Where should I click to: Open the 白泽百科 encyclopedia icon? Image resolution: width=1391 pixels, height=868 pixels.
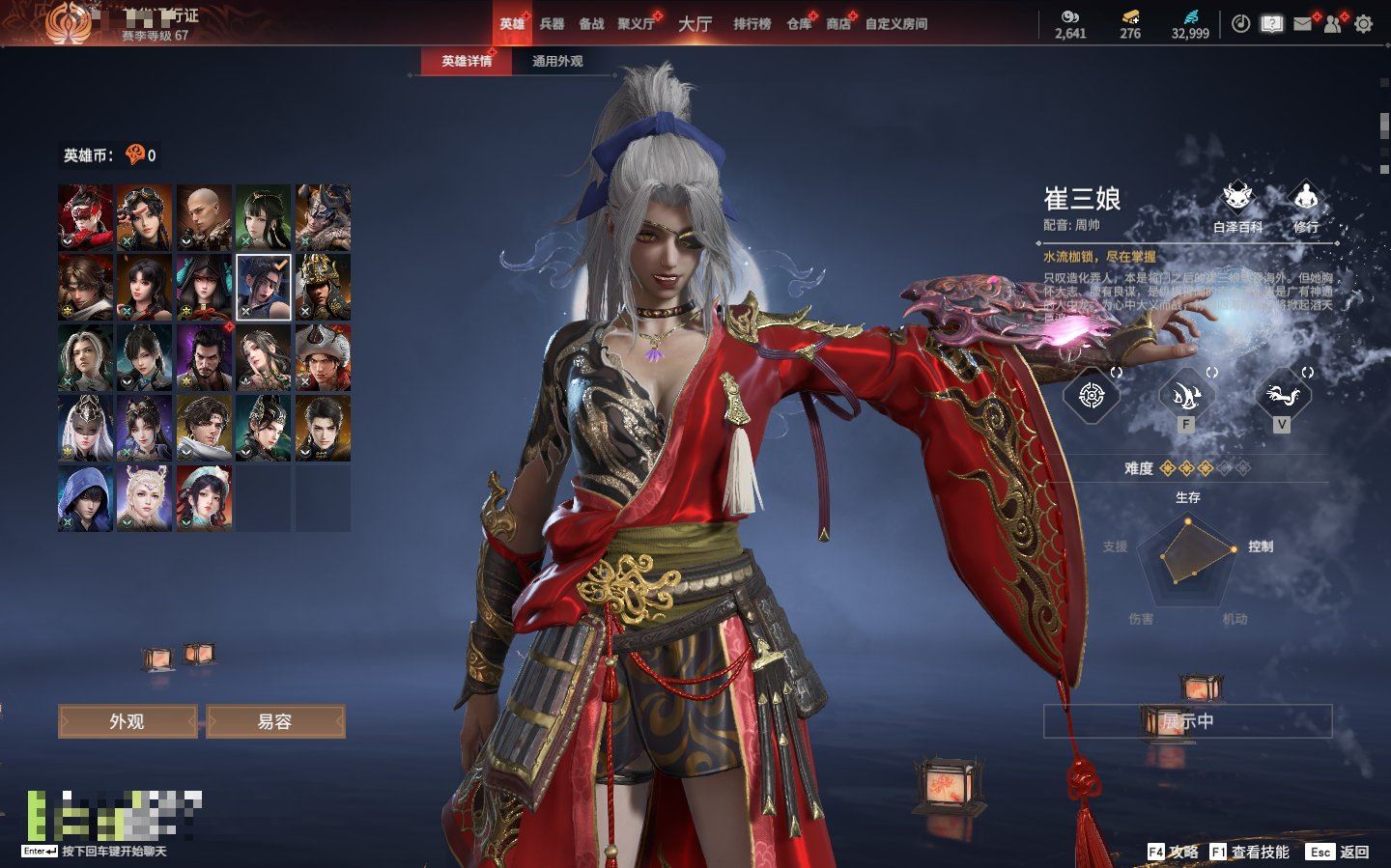1237,206
